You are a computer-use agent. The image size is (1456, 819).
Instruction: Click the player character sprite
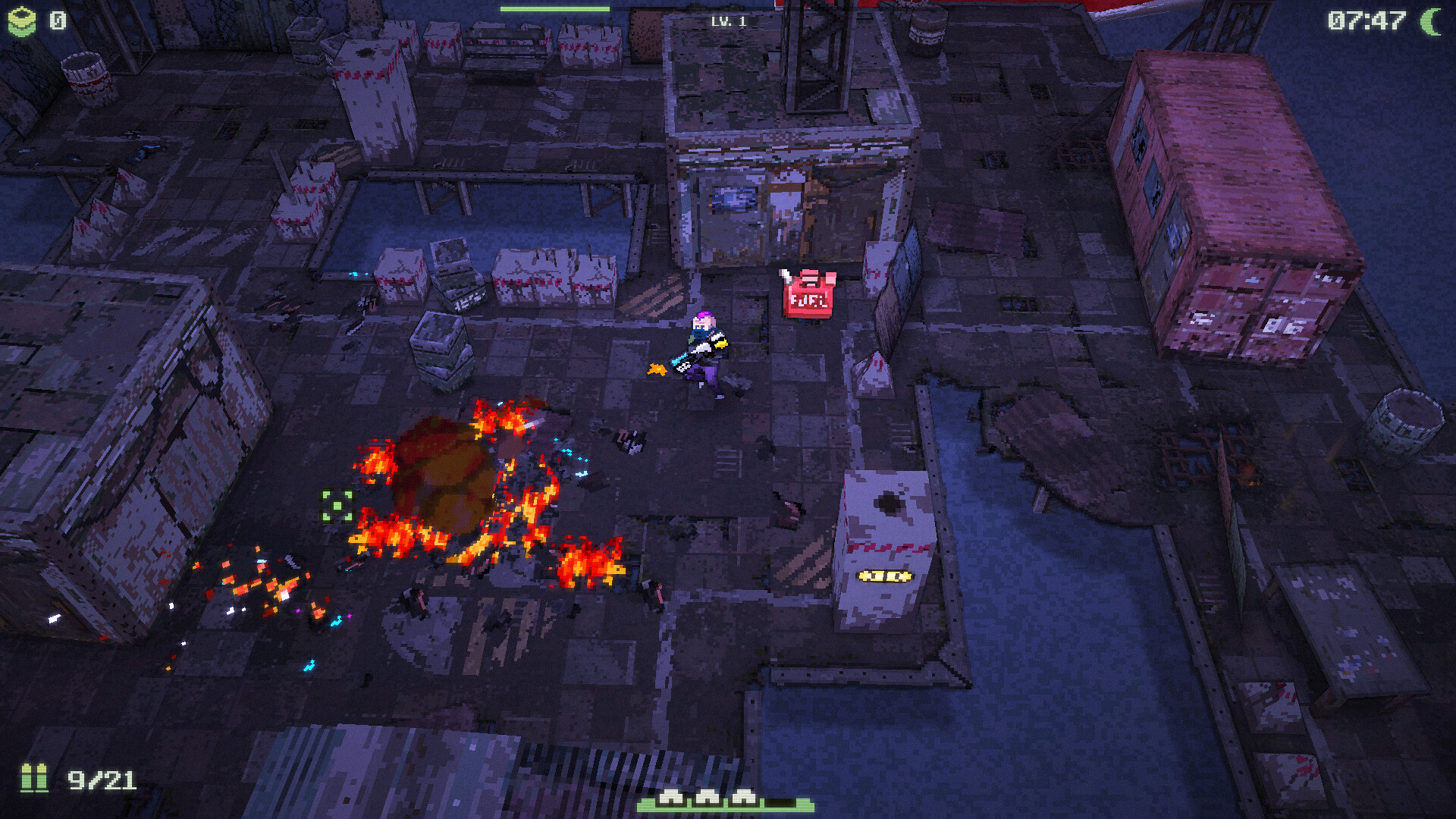[705, 349]
